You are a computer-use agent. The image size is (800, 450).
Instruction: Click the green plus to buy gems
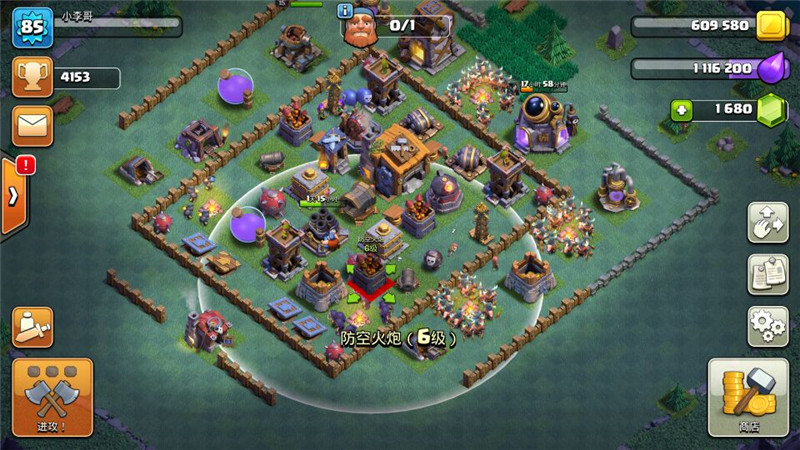click(682, 109)
